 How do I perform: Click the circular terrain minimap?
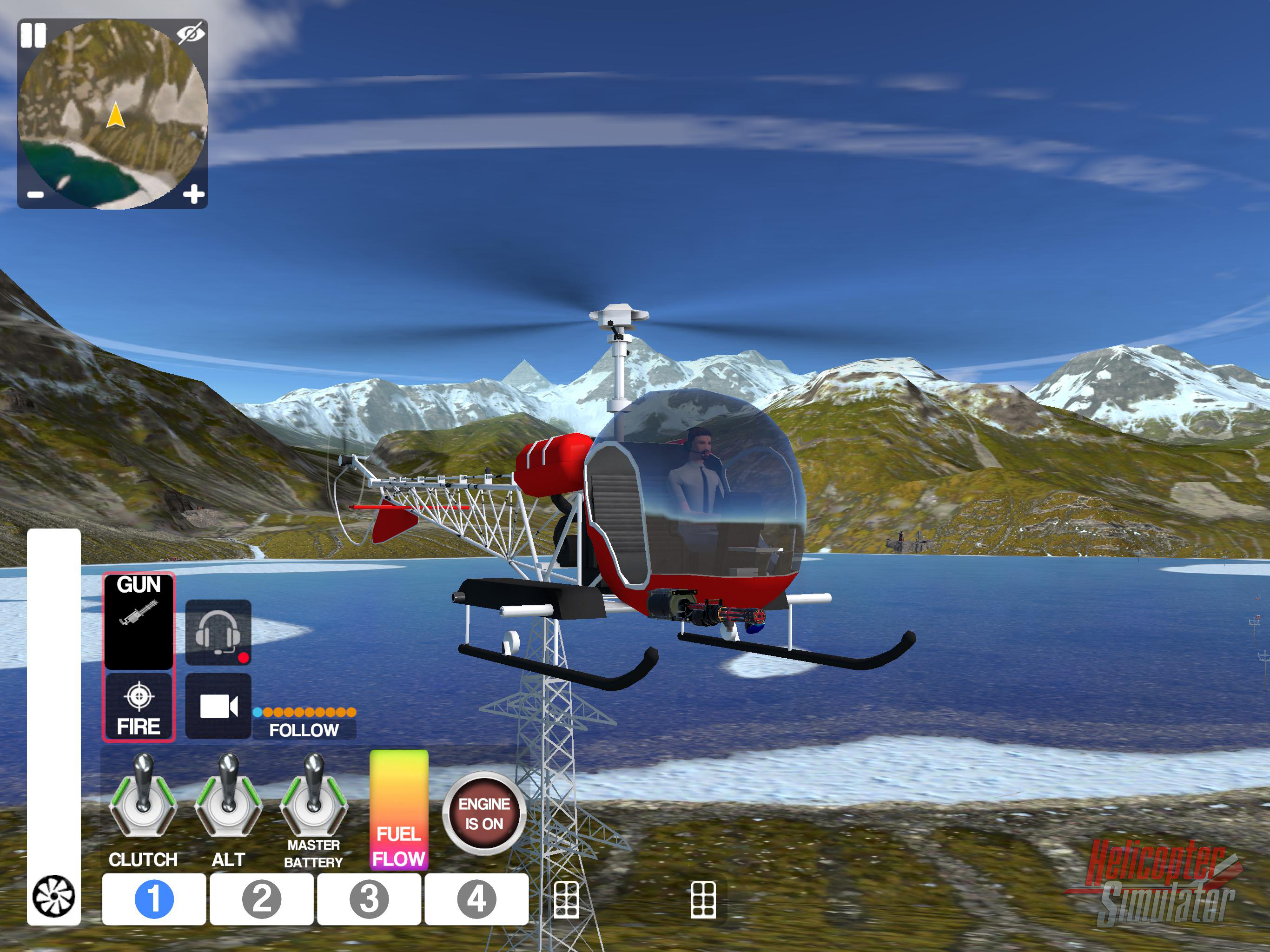pyautogui.click(x=112, y=114)
